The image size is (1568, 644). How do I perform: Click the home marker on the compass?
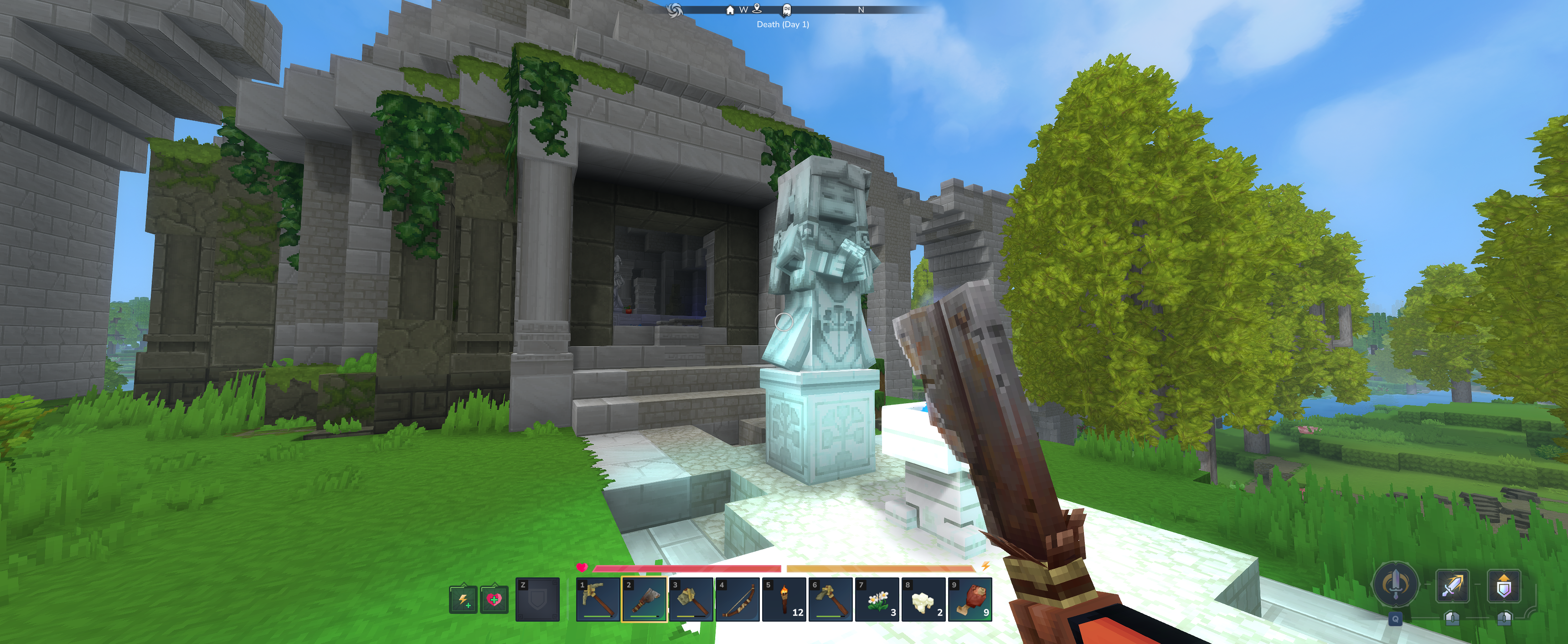[x=730, y=10]
